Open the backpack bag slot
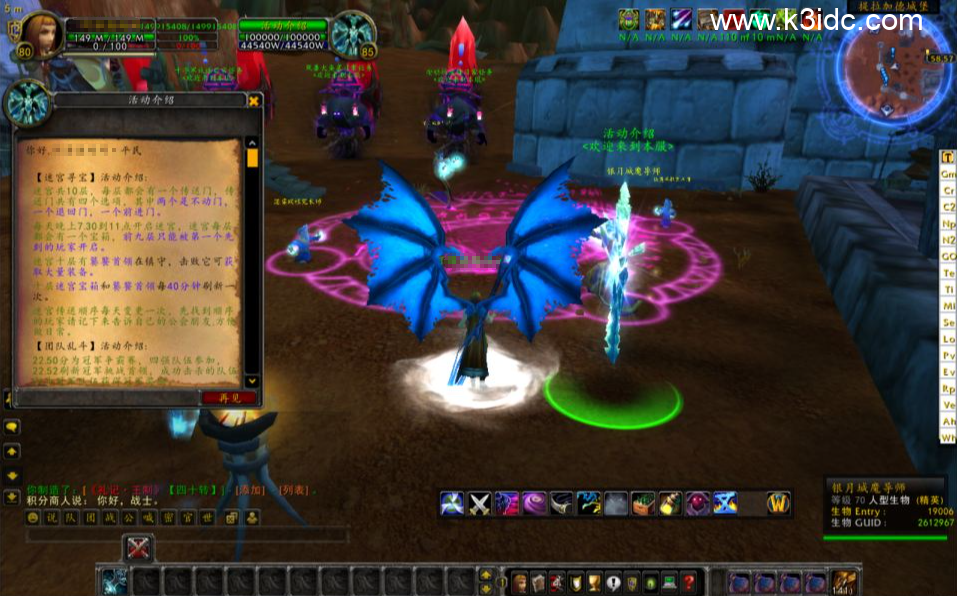957x596 pixels. pyautogui.click(x=845, y=582)
